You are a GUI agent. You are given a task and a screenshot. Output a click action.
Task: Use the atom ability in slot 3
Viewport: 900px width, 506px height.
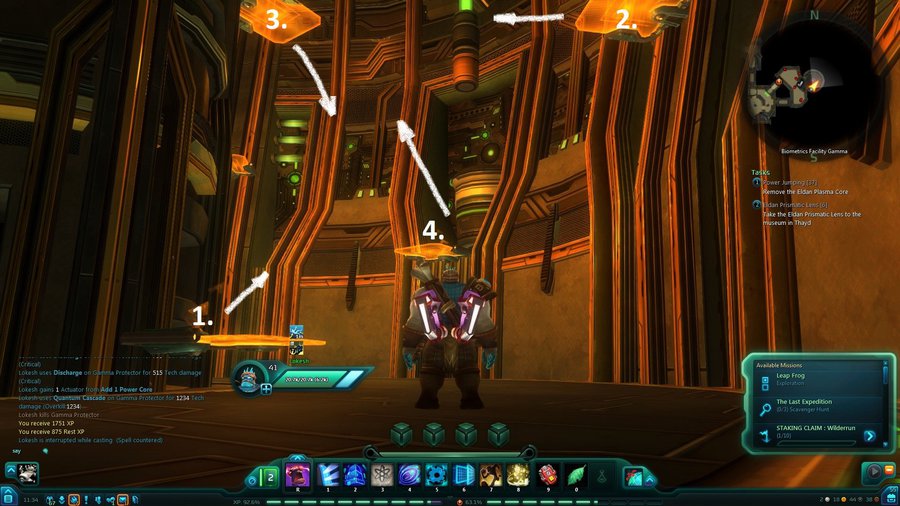click(x=381, y=474)
